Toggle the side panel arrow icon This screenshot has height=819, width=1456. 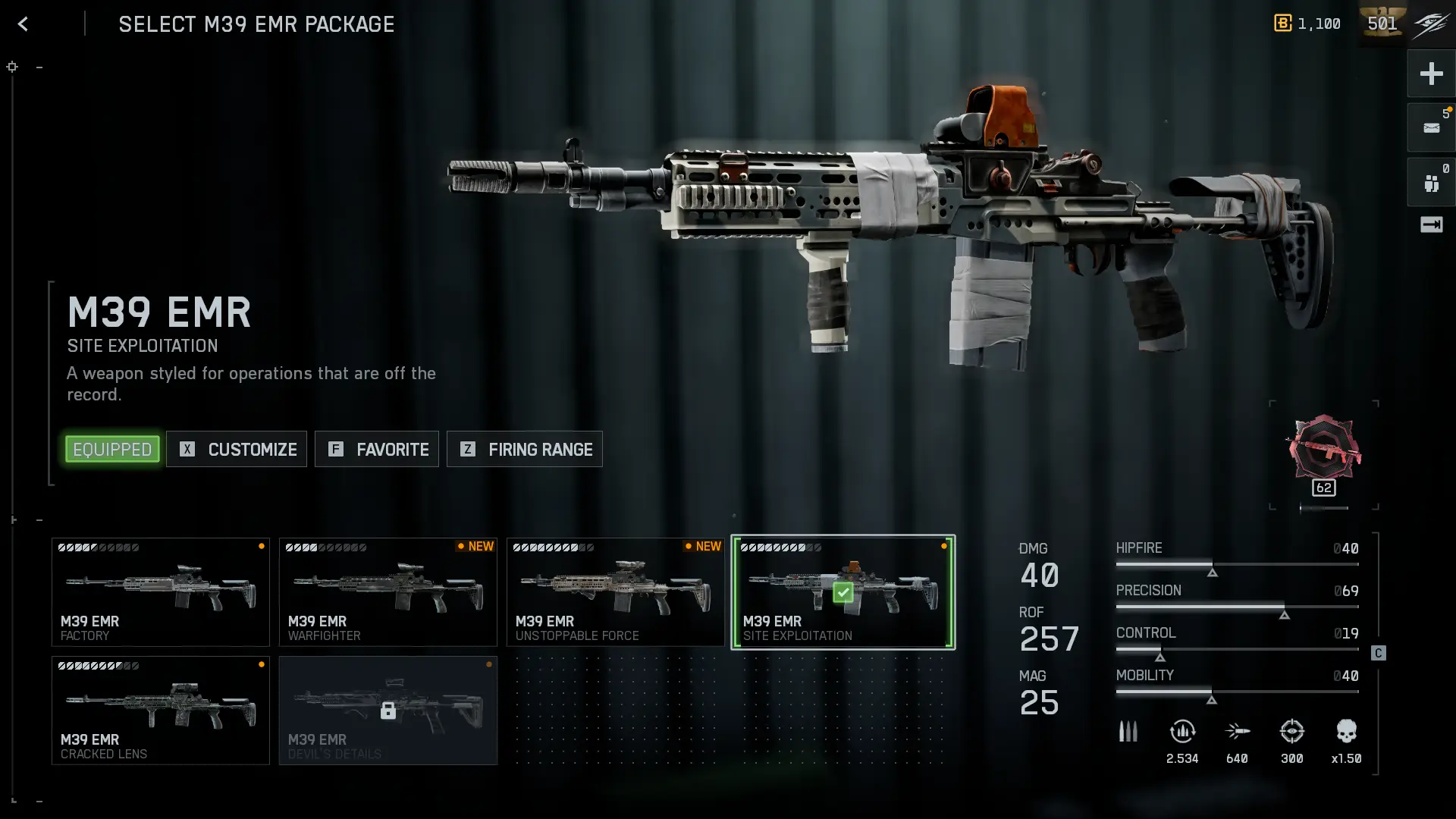1431,224
